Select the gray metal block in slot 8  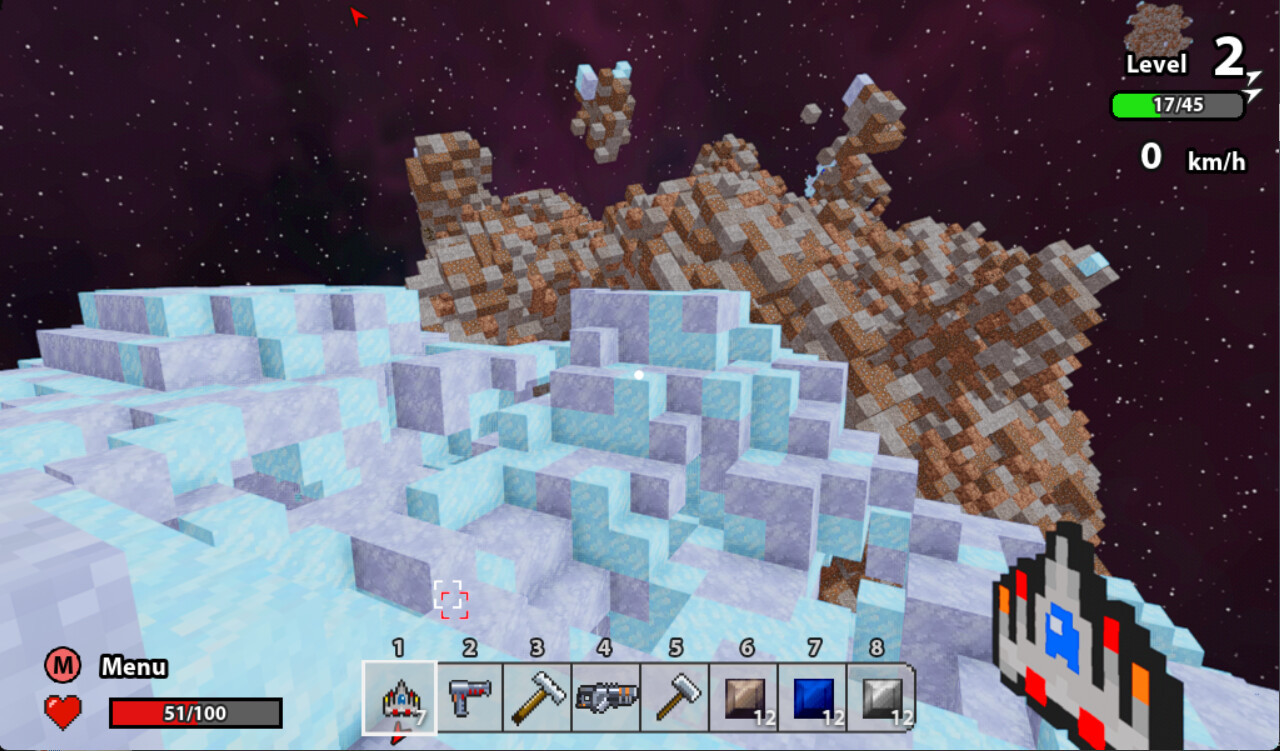881,697
